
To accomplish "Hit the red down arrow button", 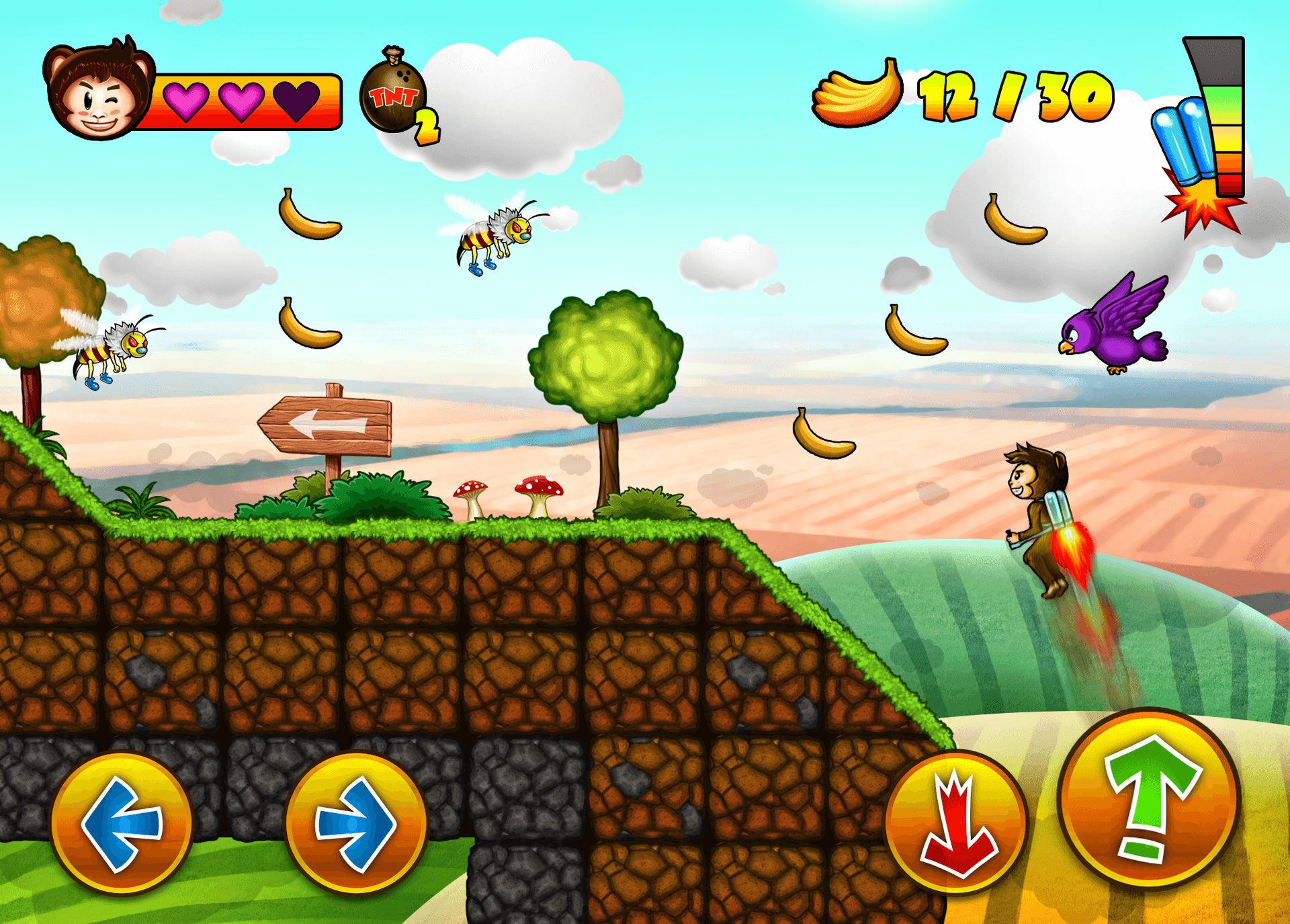I will (956, 824).
